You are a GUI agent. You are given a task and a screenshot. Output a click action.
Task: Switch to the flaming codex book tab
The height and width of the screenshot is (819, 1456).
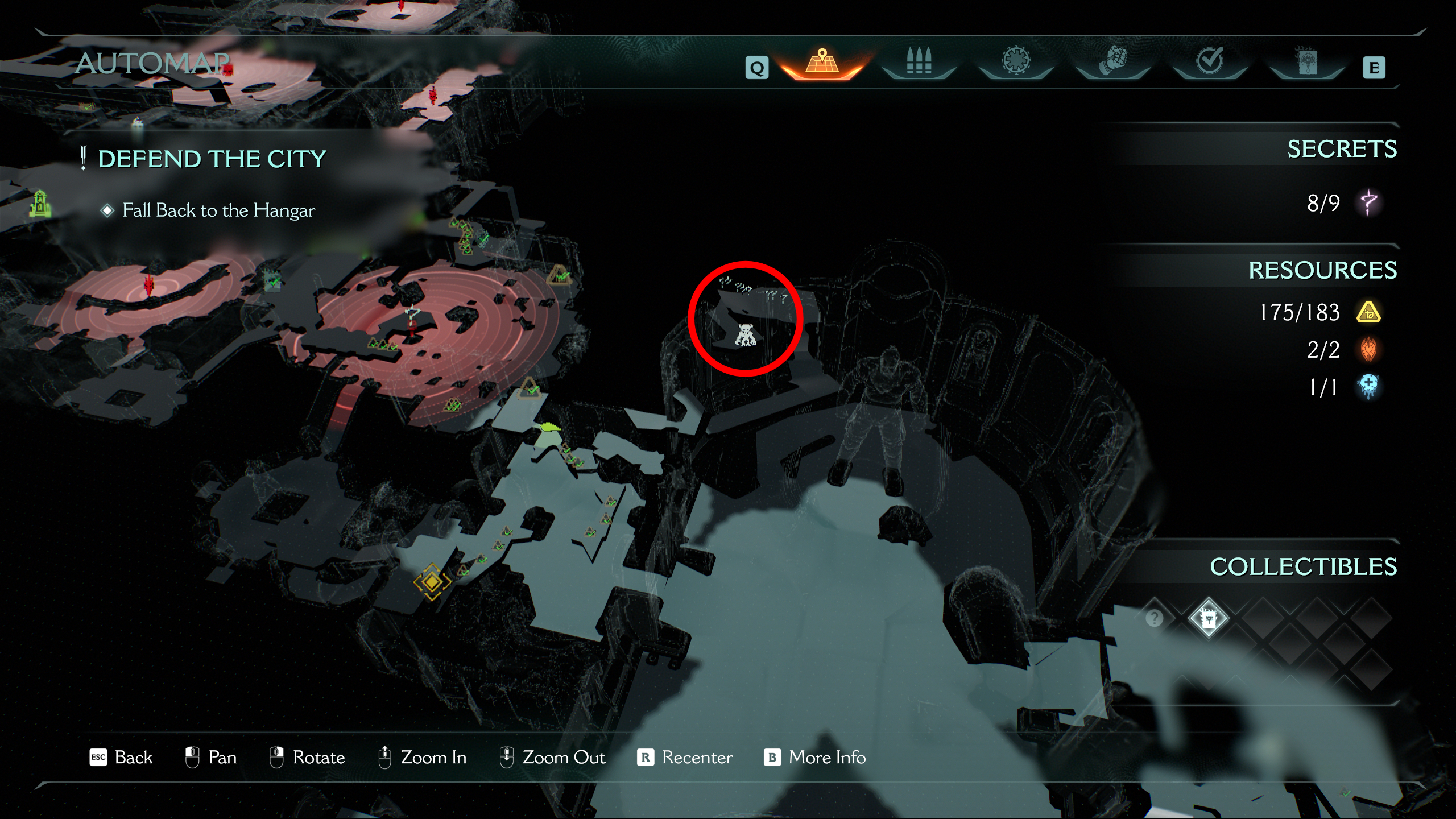pos(1306,61)
